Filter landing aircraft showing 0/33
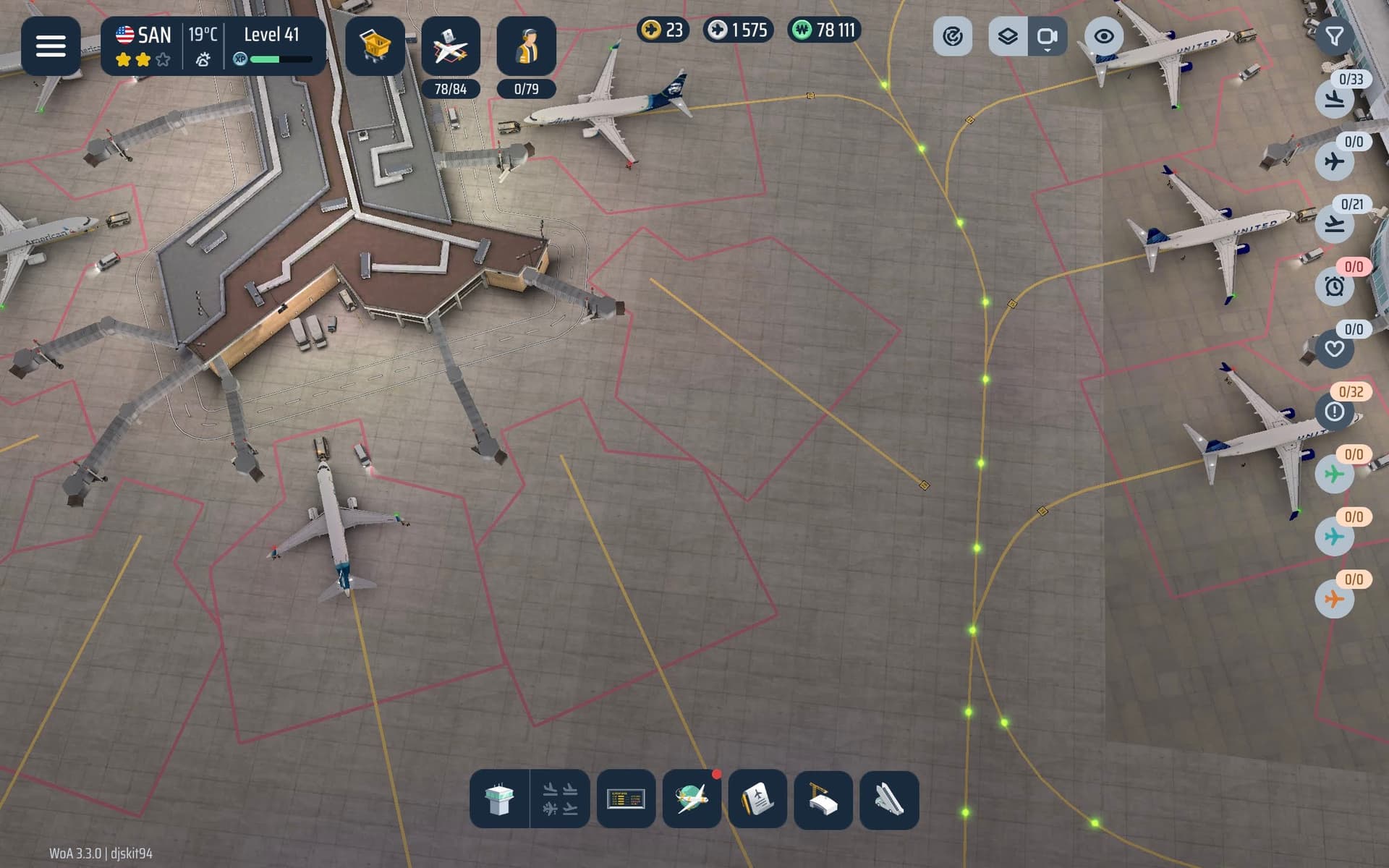This screenshot has height=868, width=1389. click(1335, 99)
